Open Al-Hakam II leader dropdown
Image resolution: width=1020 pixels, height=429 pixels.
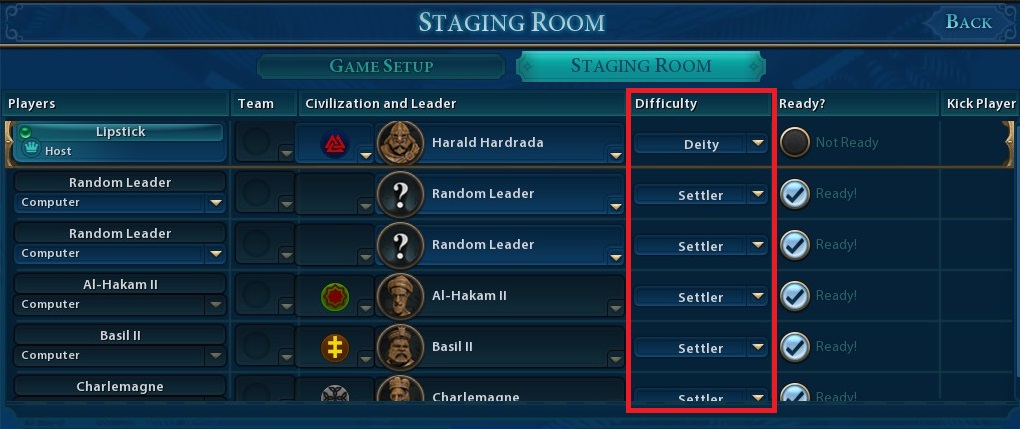(616, 309)
